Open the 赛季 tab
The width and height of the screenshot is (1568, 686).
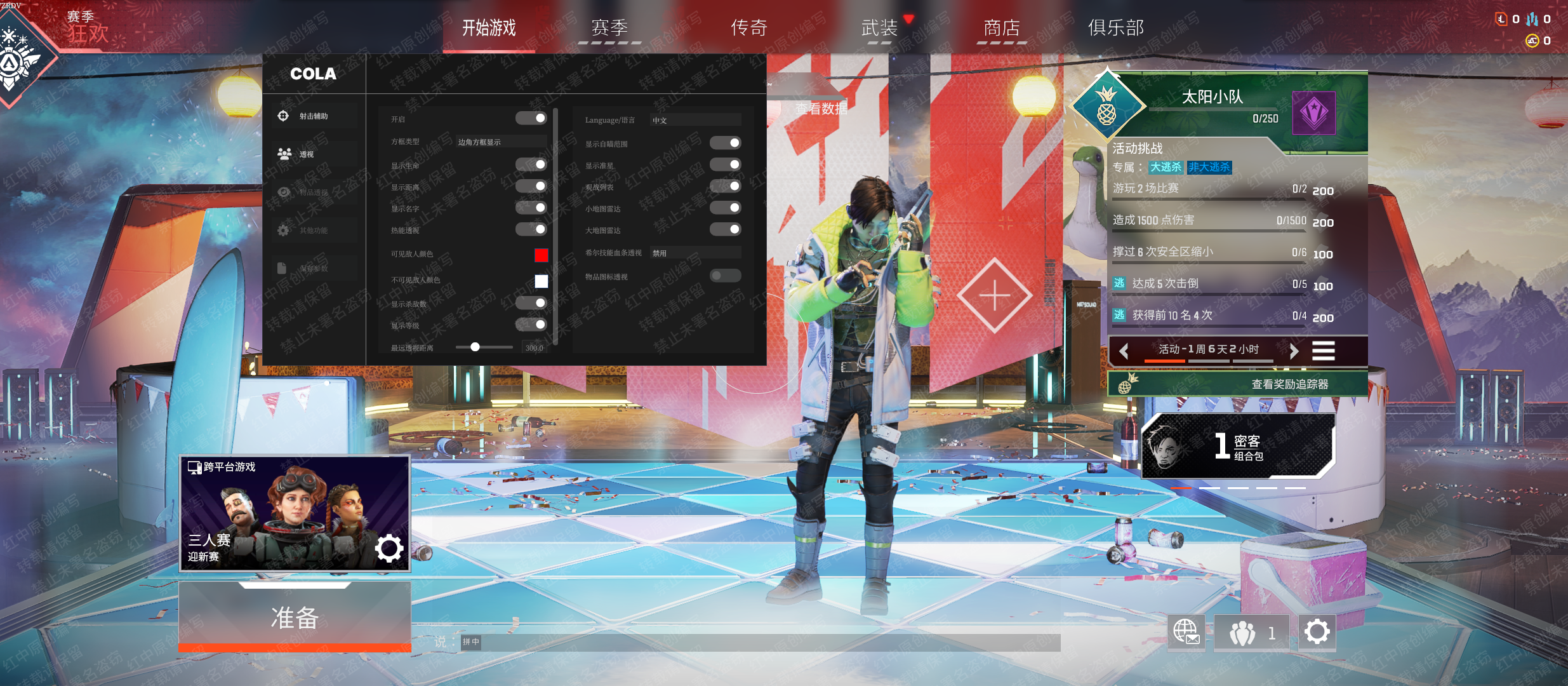click(x=609, y=28)
